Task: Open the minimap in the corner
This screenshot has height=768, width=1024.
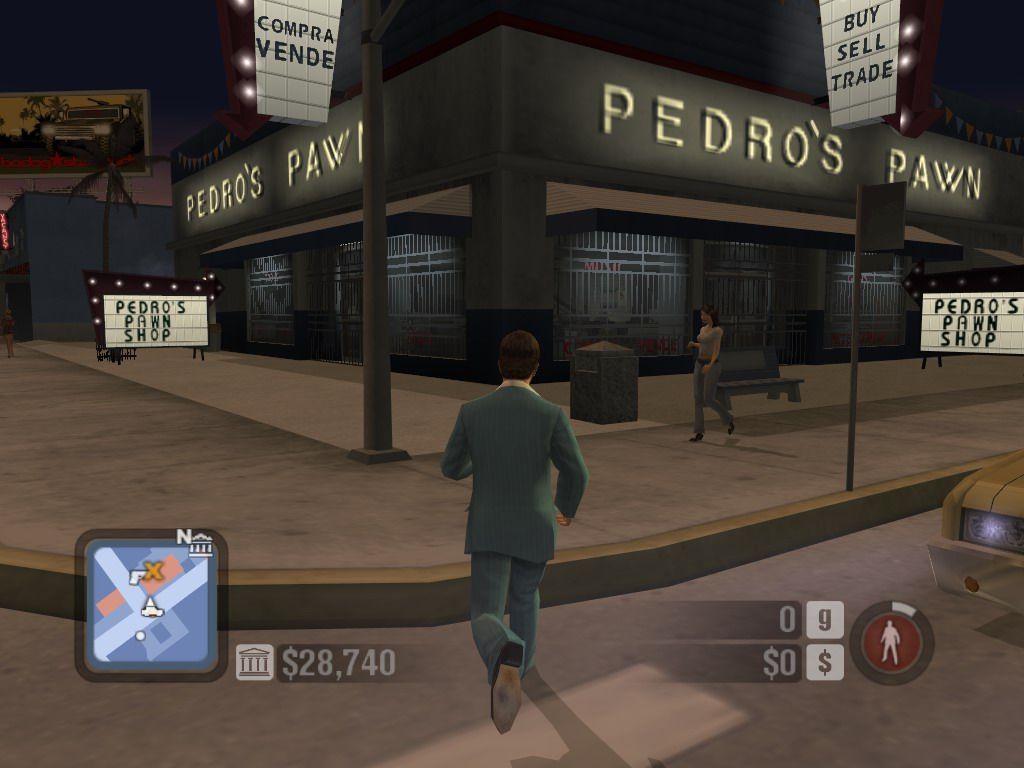Action: 150,604
